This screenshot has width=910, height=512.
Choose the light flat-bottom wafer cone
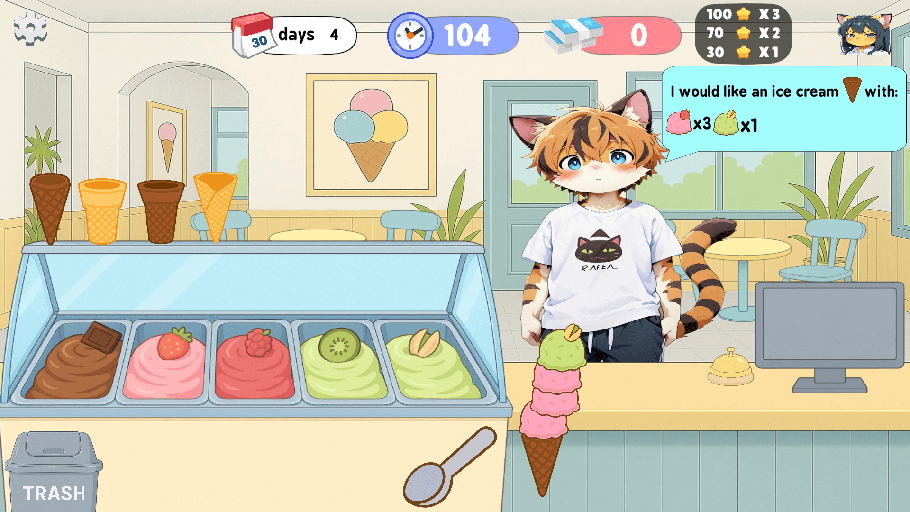point(101,210)
